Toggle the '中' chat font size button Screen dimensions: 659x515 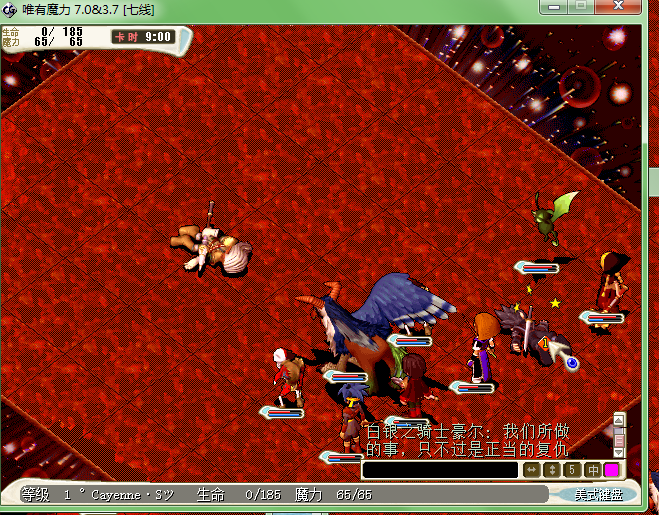(x=591, y=470)
